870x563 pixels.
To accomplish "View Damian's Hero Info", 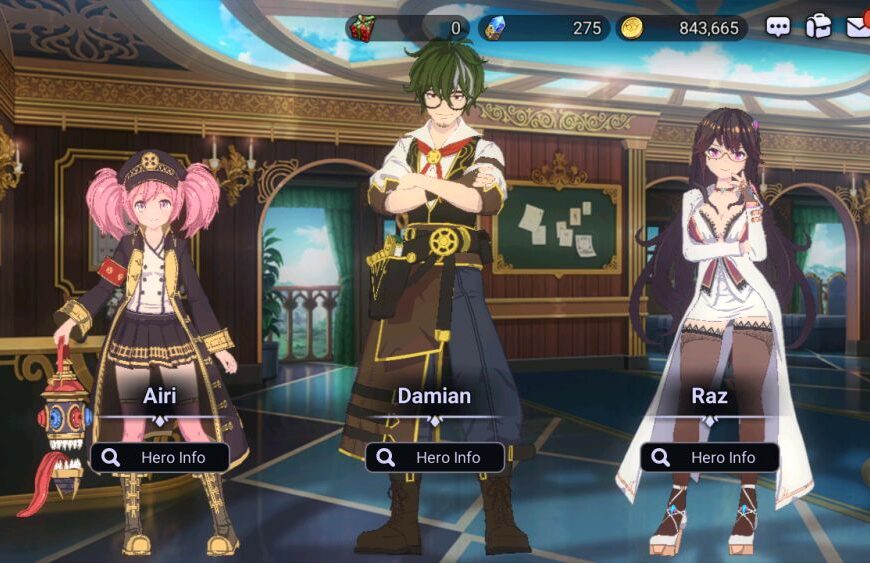I will click(x=435, y=457).
